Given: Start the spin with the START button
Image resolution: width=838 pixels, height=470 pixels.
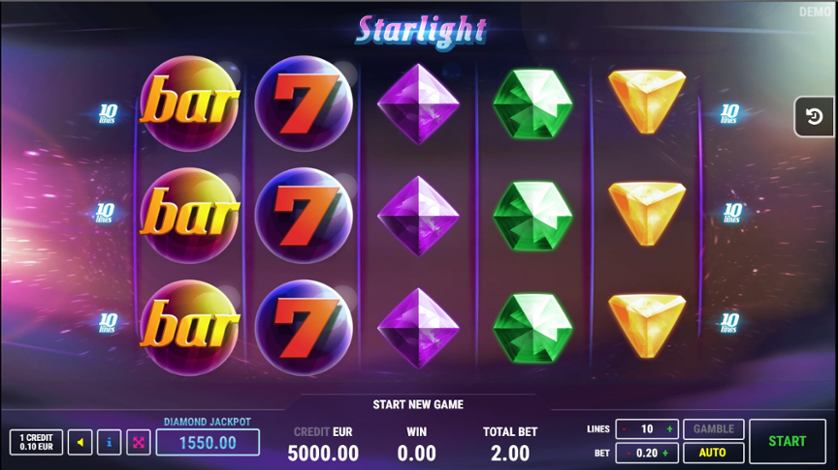Looking at the screenshot, I should [787, 440].
